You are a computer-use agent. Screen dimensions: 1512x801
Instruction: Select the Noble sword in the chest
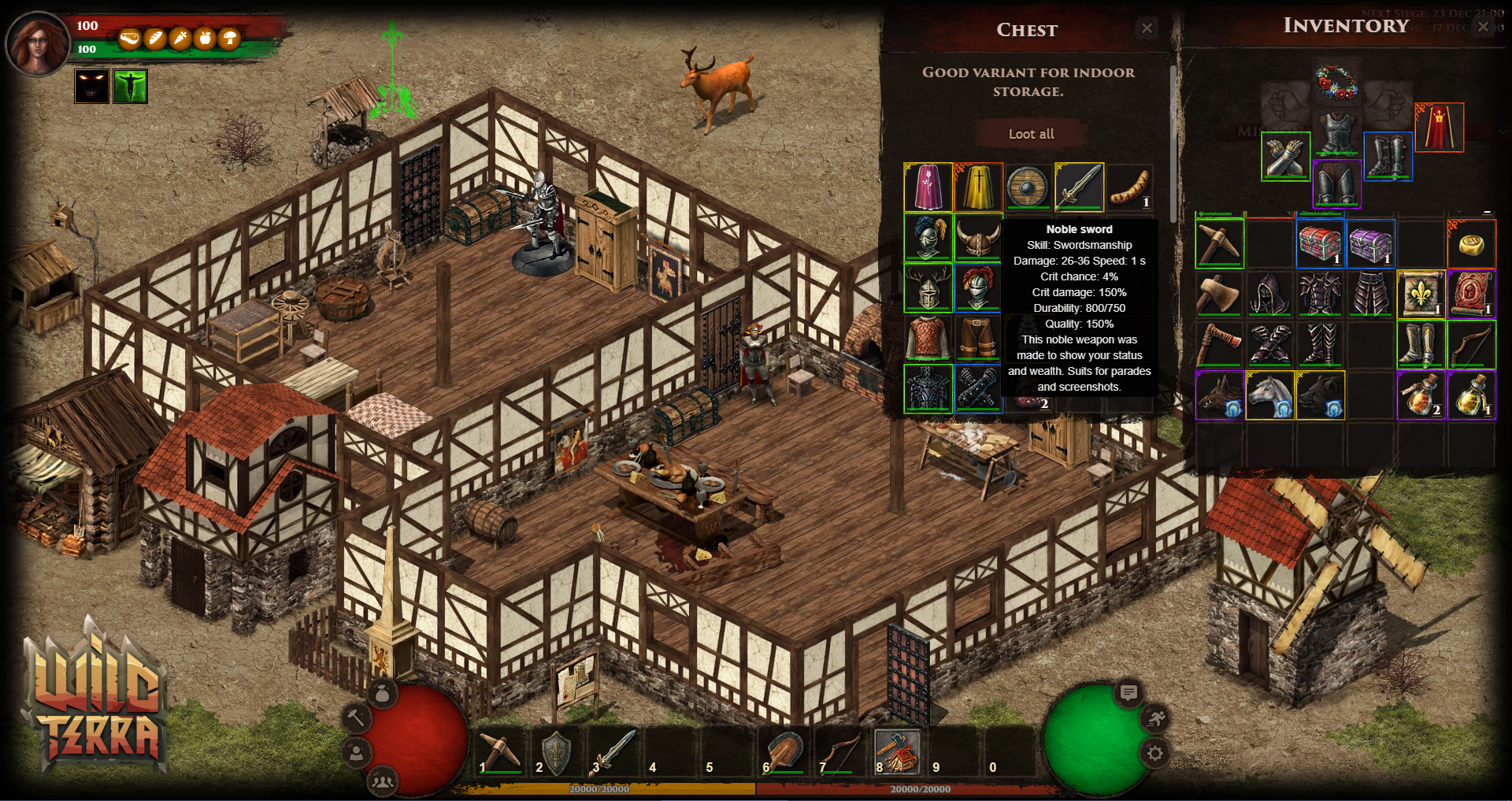tap(1079, 187)
